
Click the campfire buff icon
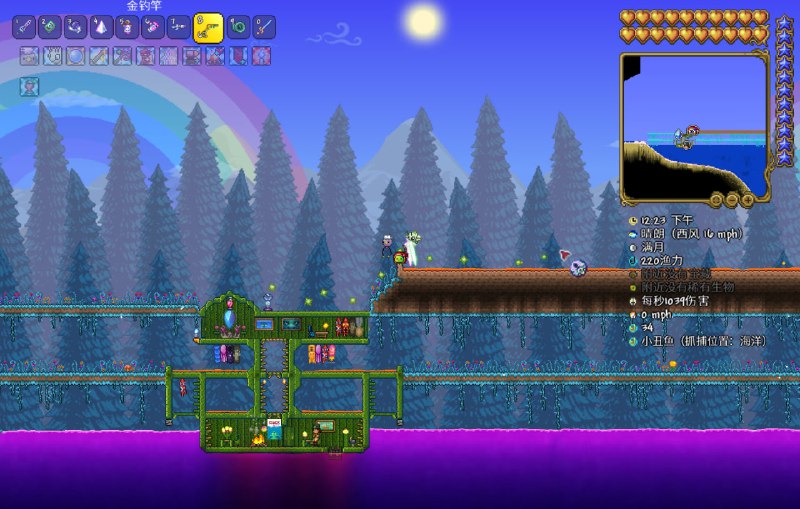click(x=29, y=56)
